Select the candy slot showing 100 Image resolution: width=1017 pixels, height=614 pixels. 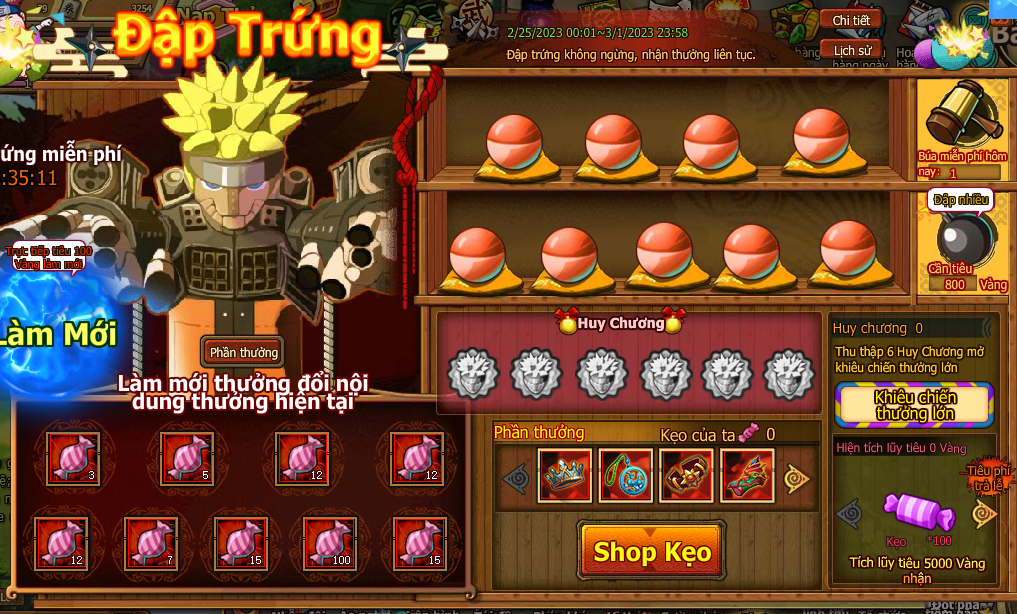click(329, 541)
